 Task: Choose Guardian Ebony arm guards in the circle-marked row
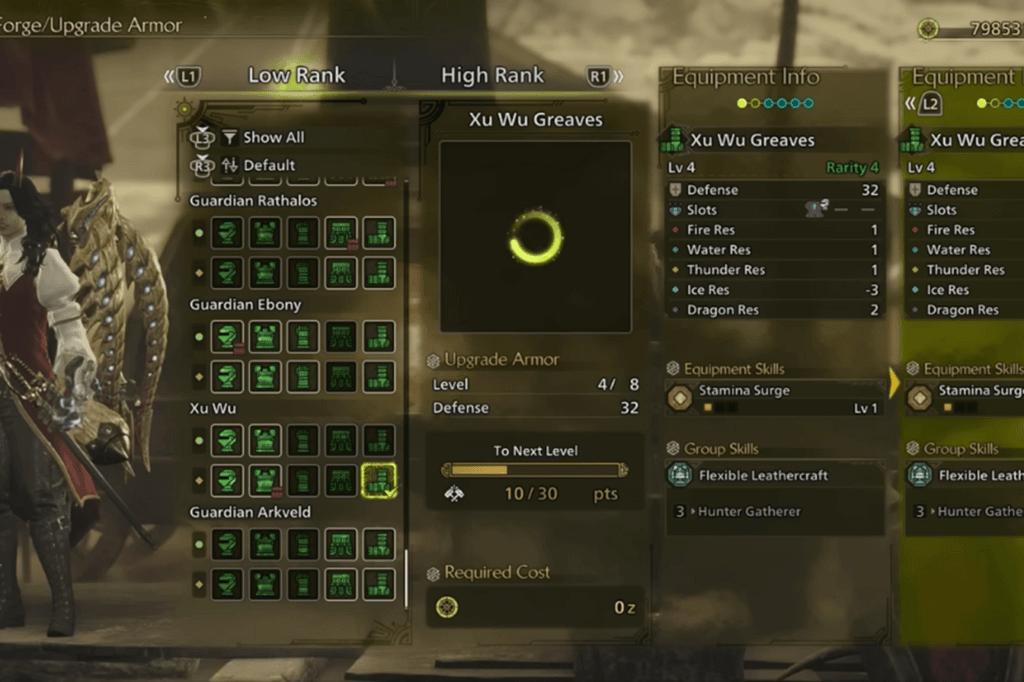pyautogui.click(x=303, y=337)
